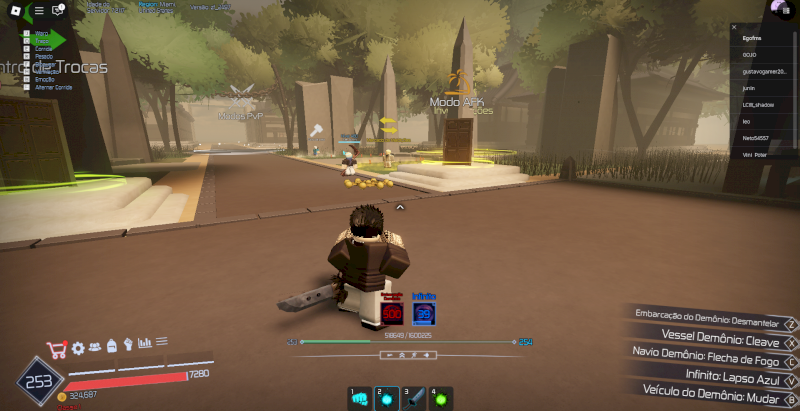The image size is (800, 411).
Task: Click the three-lines list icon beside the bar chart
Action: click(161, 342)
